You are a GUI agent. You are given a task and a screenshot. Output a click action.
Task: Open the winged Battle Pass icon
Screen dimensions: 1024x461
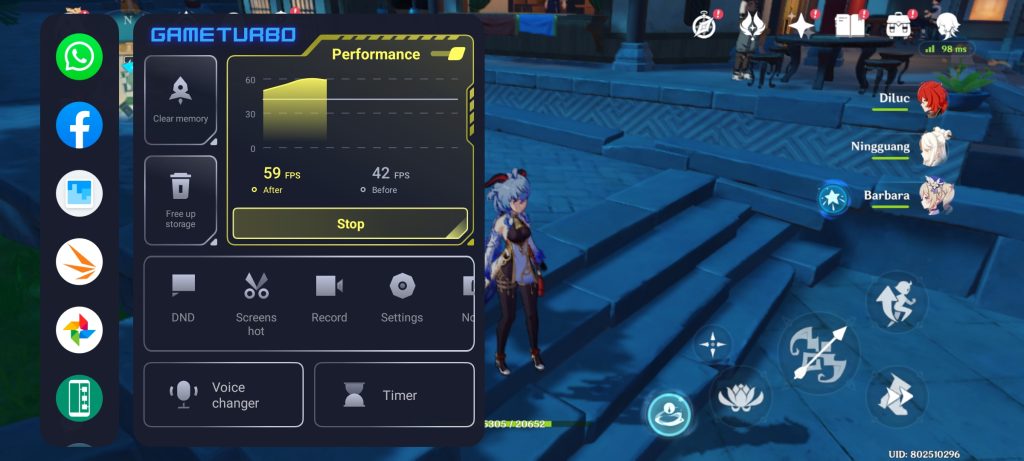pos(752,25)
